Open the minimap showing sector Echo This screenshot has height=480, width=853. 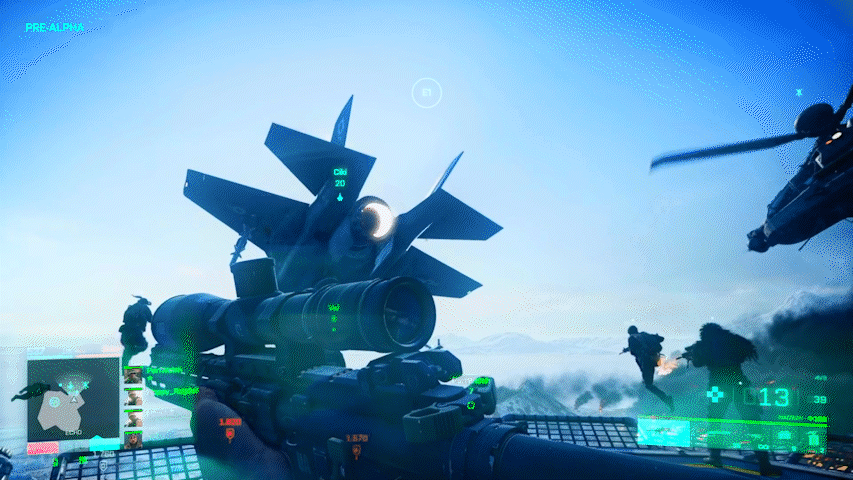click(72, 398)
